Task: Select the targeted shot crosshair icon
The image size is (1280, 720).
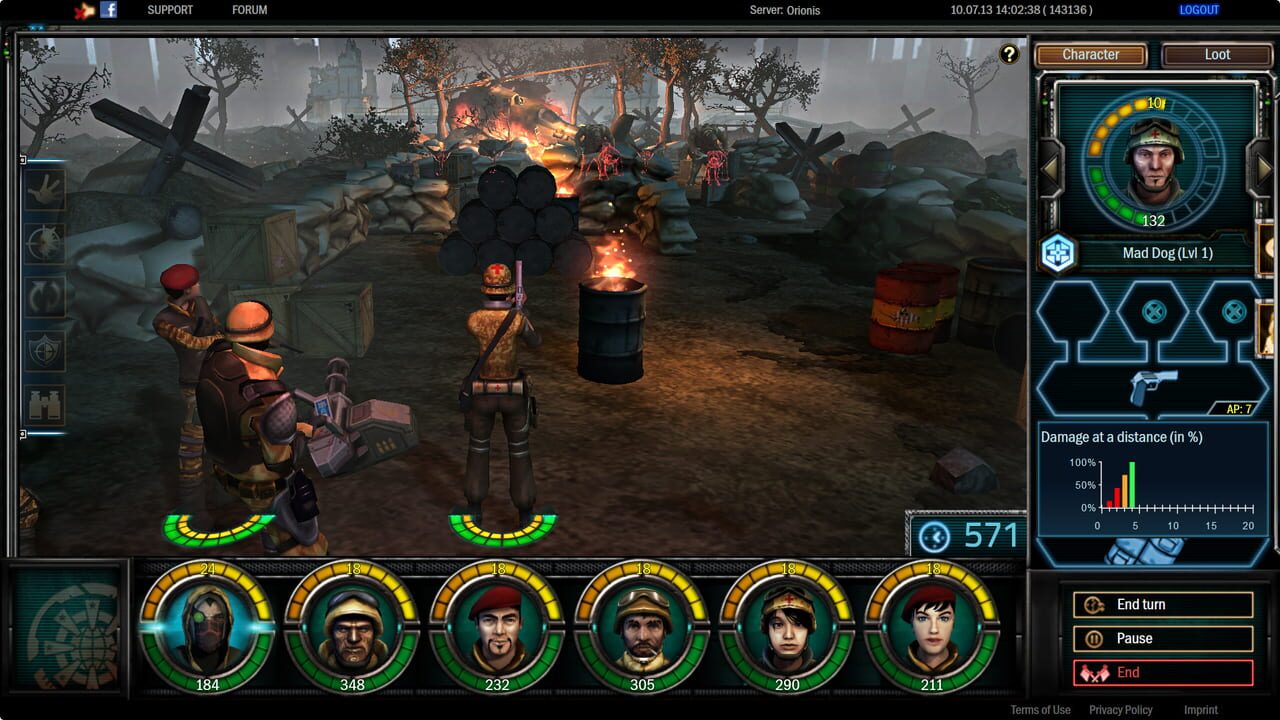Action: pos(40,243)
